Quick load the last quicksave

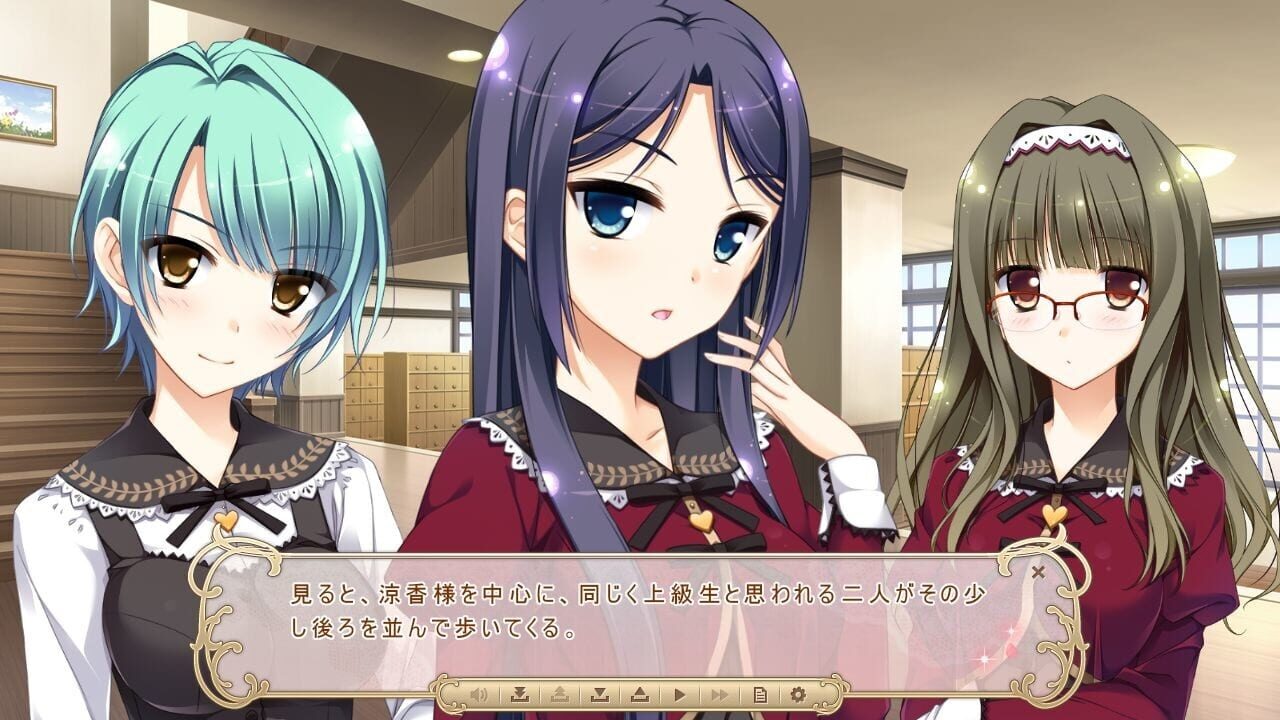(562, 691)
